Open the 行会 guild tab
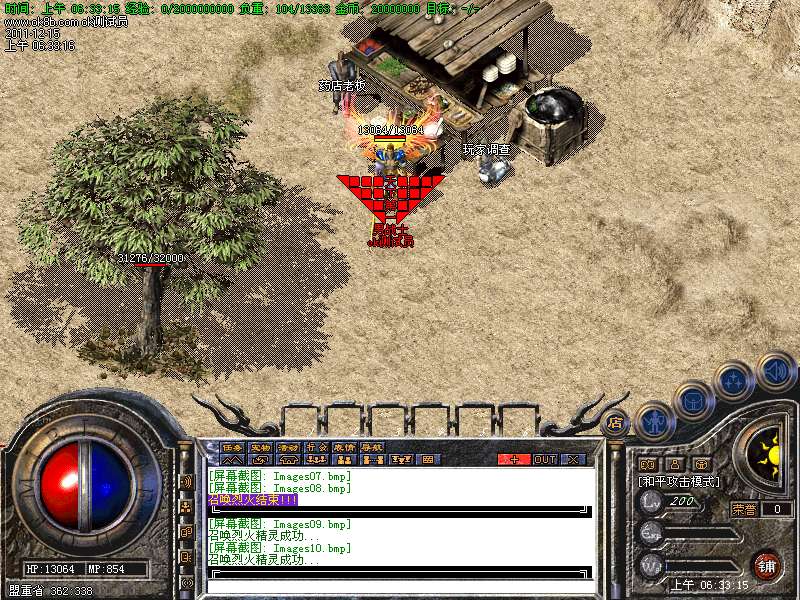 [316, 447]
